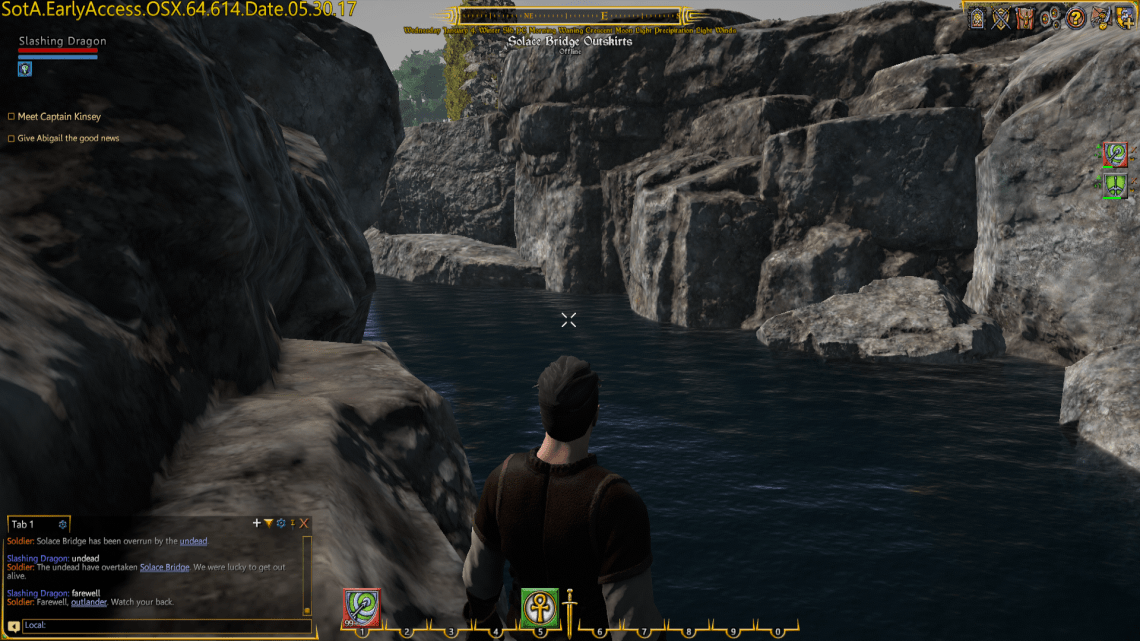This screenshot has width=1140, height=641.
Task: Select the Meet Captain Kinsey quest objective
Action: point(59,117)
